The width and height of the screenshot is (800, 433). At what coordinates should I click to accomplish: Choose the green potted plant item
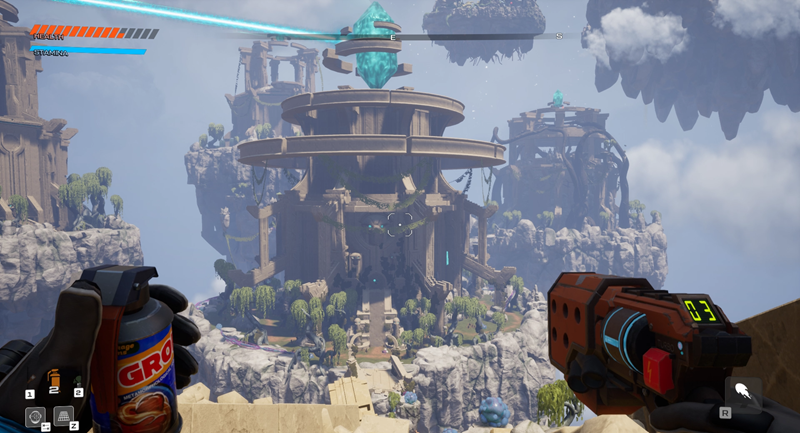pyautogui.click(x=78, y=381)
